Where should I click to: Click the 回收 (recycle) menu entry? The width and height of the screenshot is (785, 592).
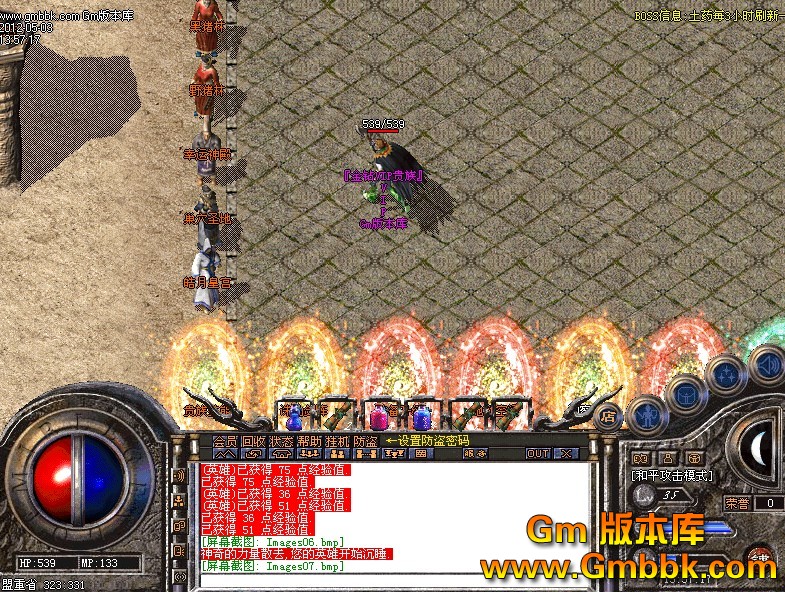(x=252, y=441)
